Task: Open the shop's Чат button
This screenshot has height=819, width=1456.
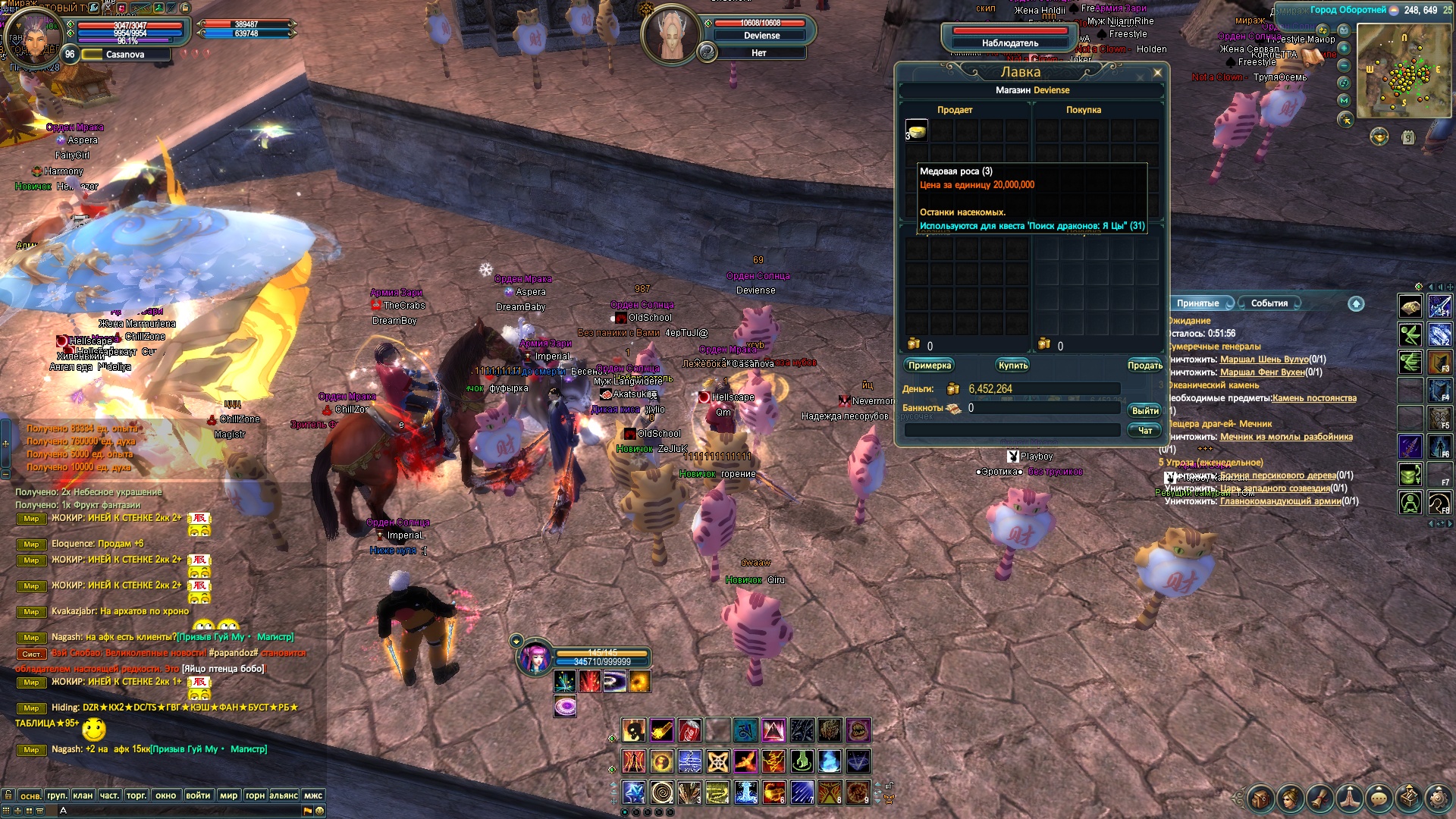Action: (1144, 431)
